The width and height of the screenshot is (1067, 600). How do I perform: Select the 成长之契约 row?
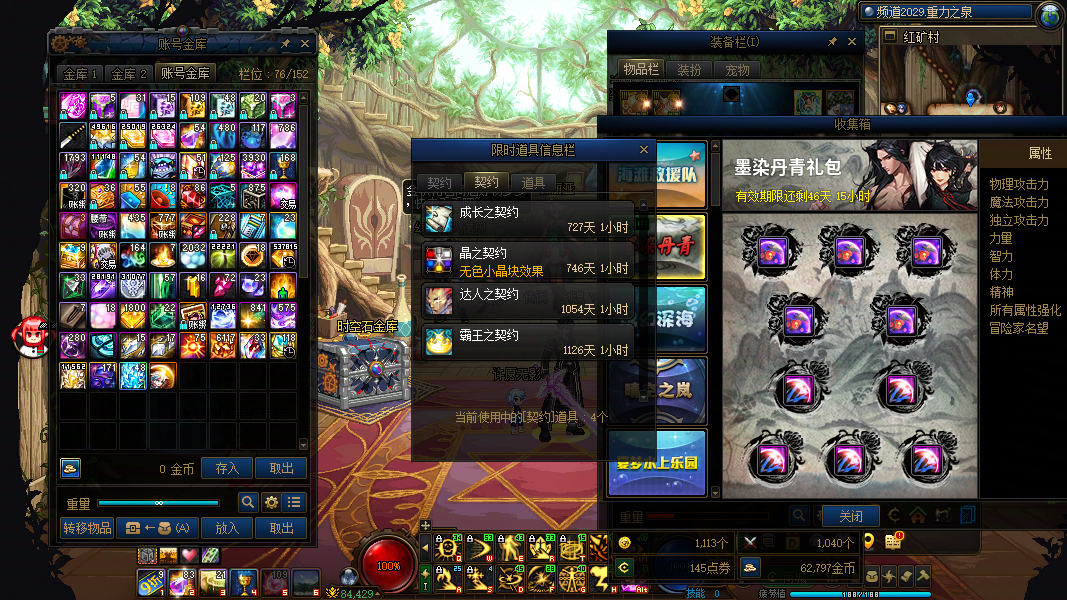[x=528, y=220]
